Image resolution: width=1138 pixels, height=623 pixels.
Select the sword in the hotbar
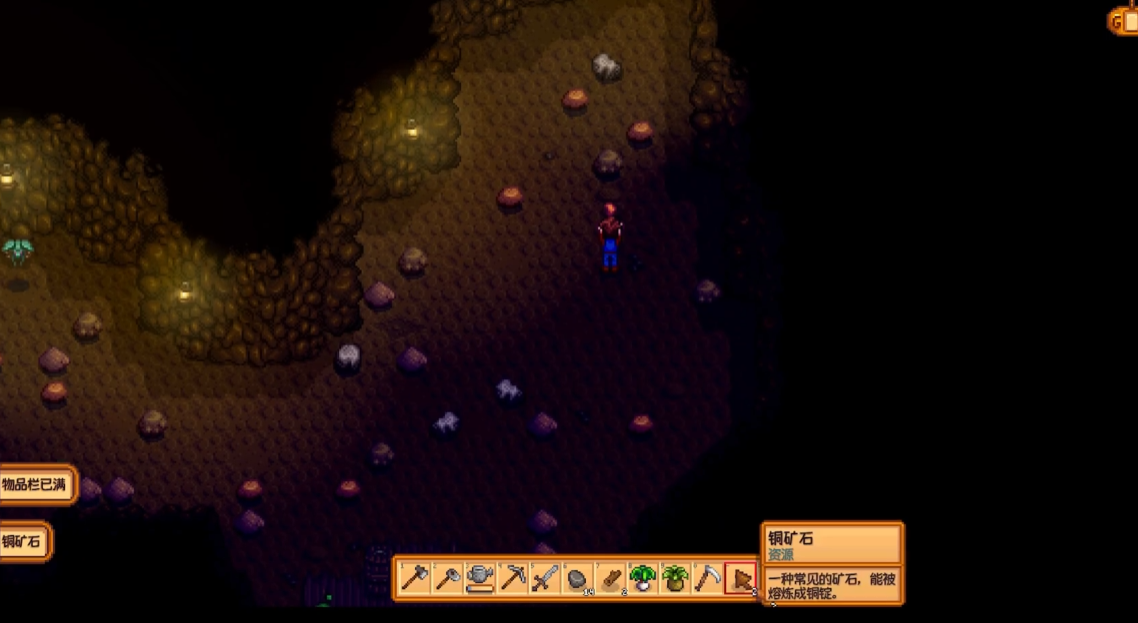(545, 578)
